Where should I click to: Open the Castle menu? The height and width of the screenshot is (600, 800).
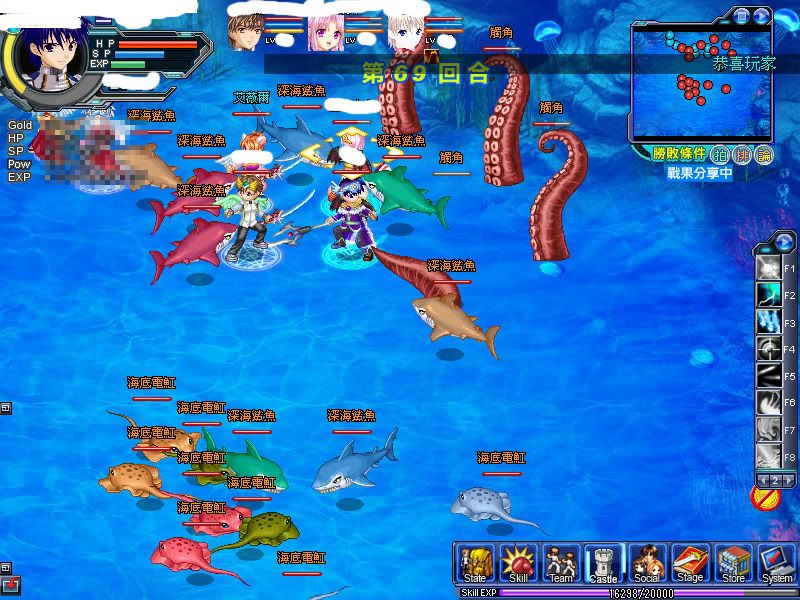[x=603, y=563]
